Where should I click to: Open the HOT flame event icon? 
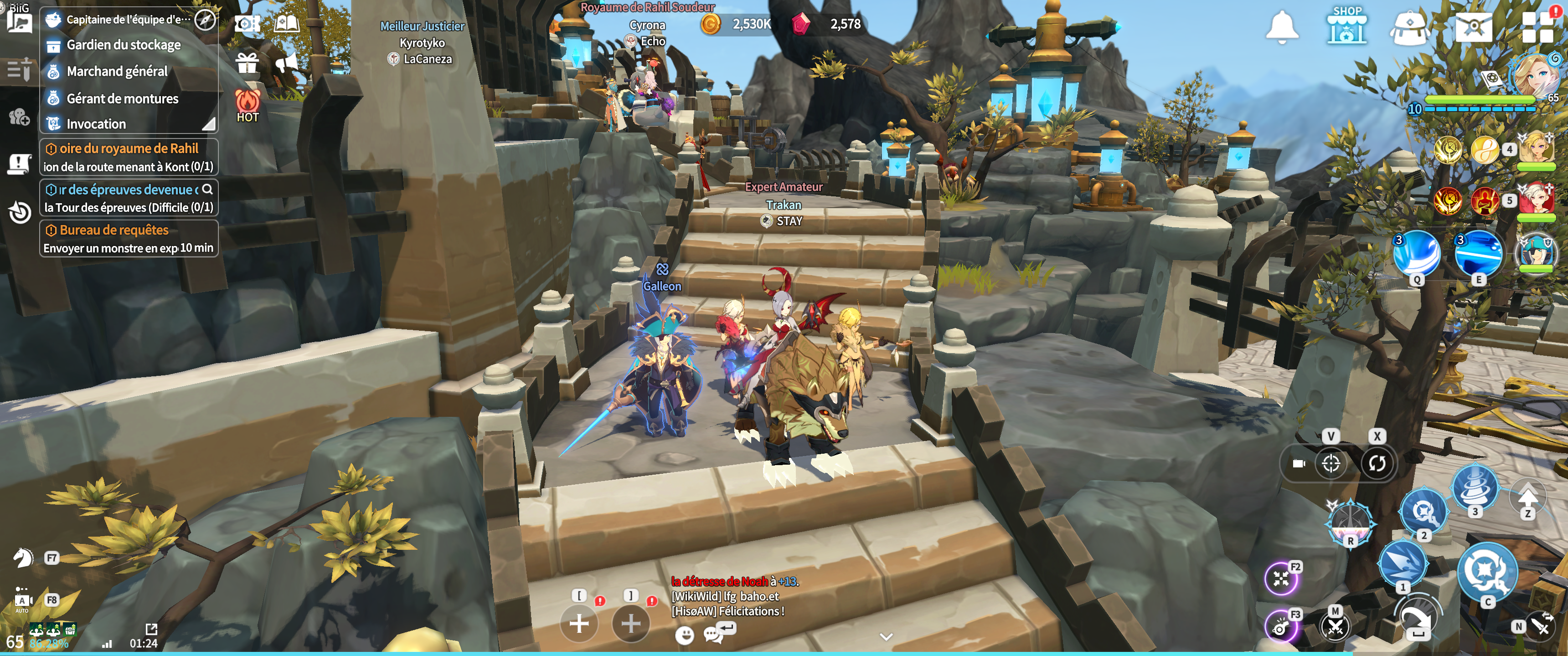tap(248, 106)
